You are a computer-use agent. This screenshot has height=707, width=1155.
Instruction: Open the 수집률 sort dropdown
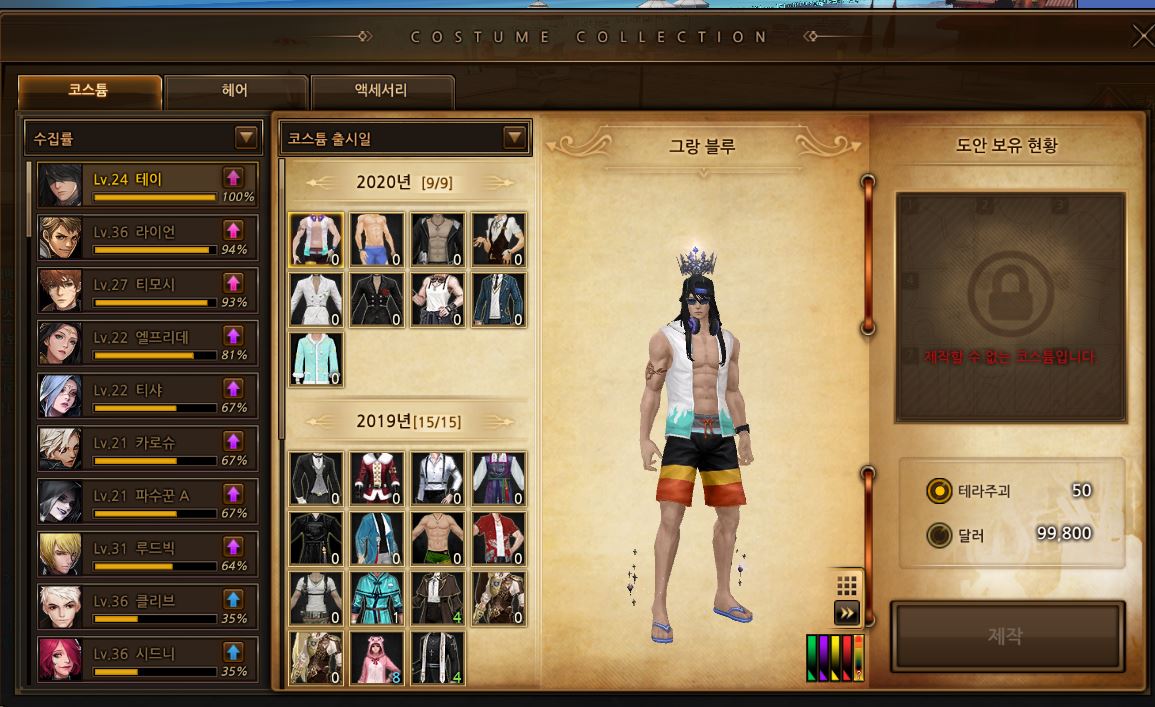point(245,138)
